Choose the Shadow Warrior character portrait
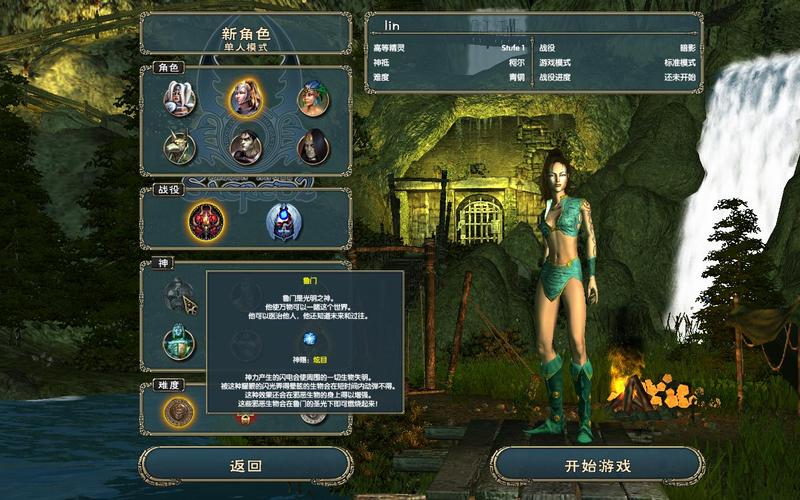The width and height of the screenshot is (800, 500). pyautogui.click(x=246, y=147)
